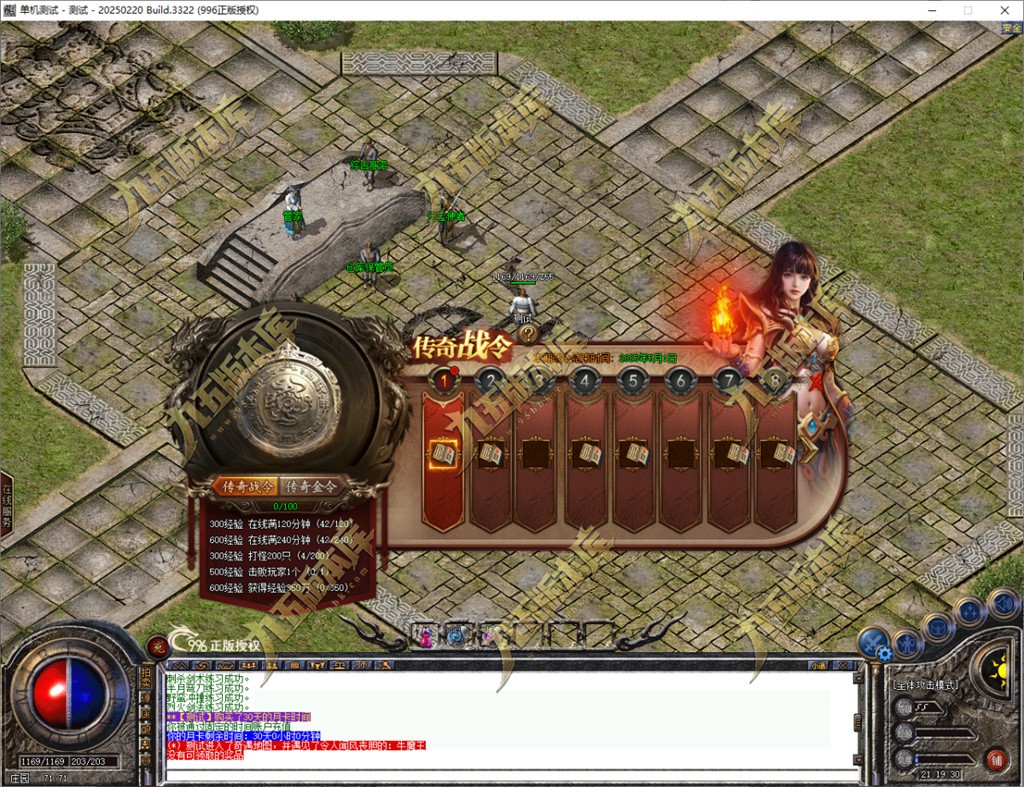
Task: Select battle pass level 6 badge
Action: tap(680, 380)
